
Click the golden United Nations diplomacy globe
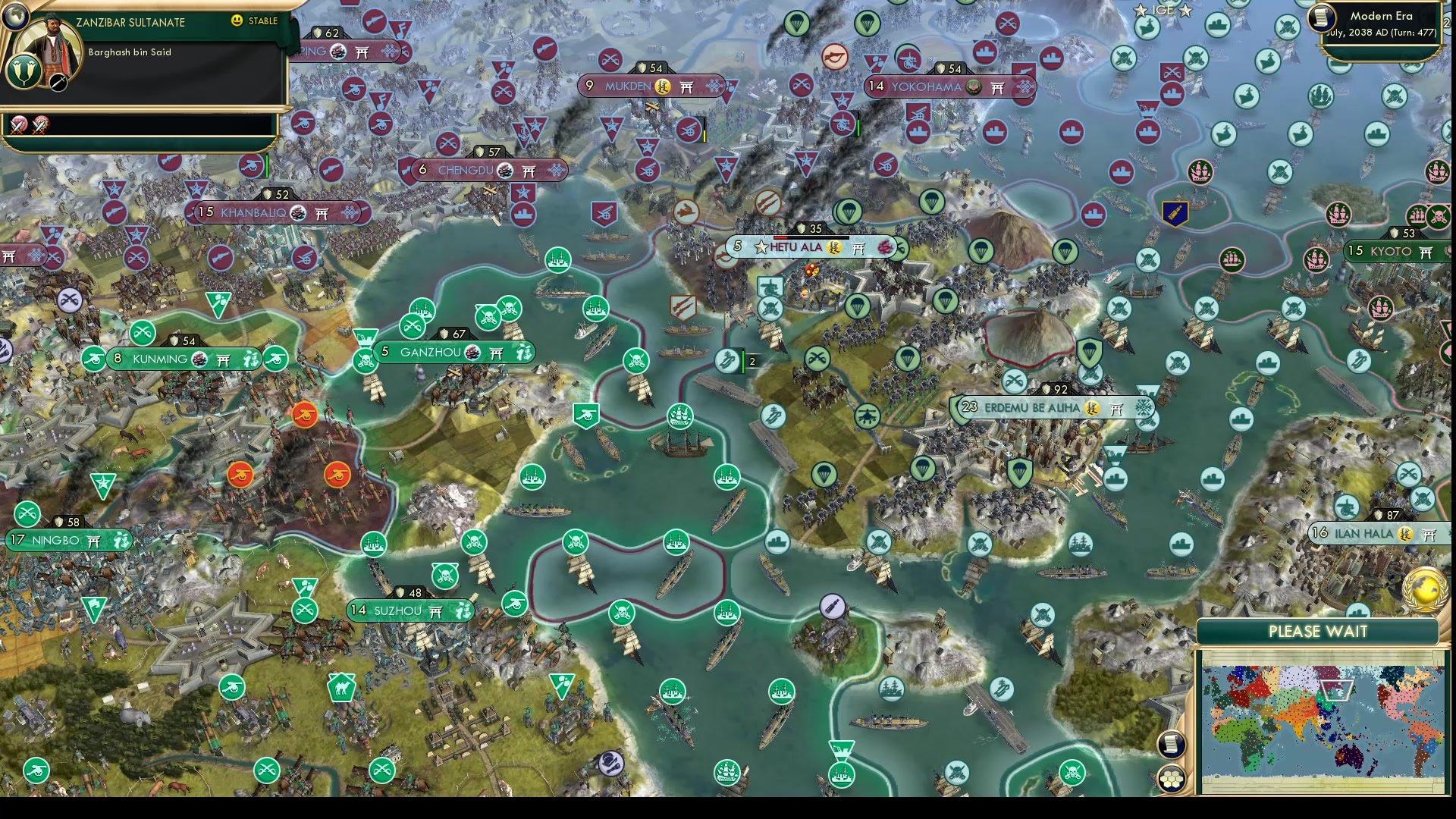click(x=1427, y=590)
